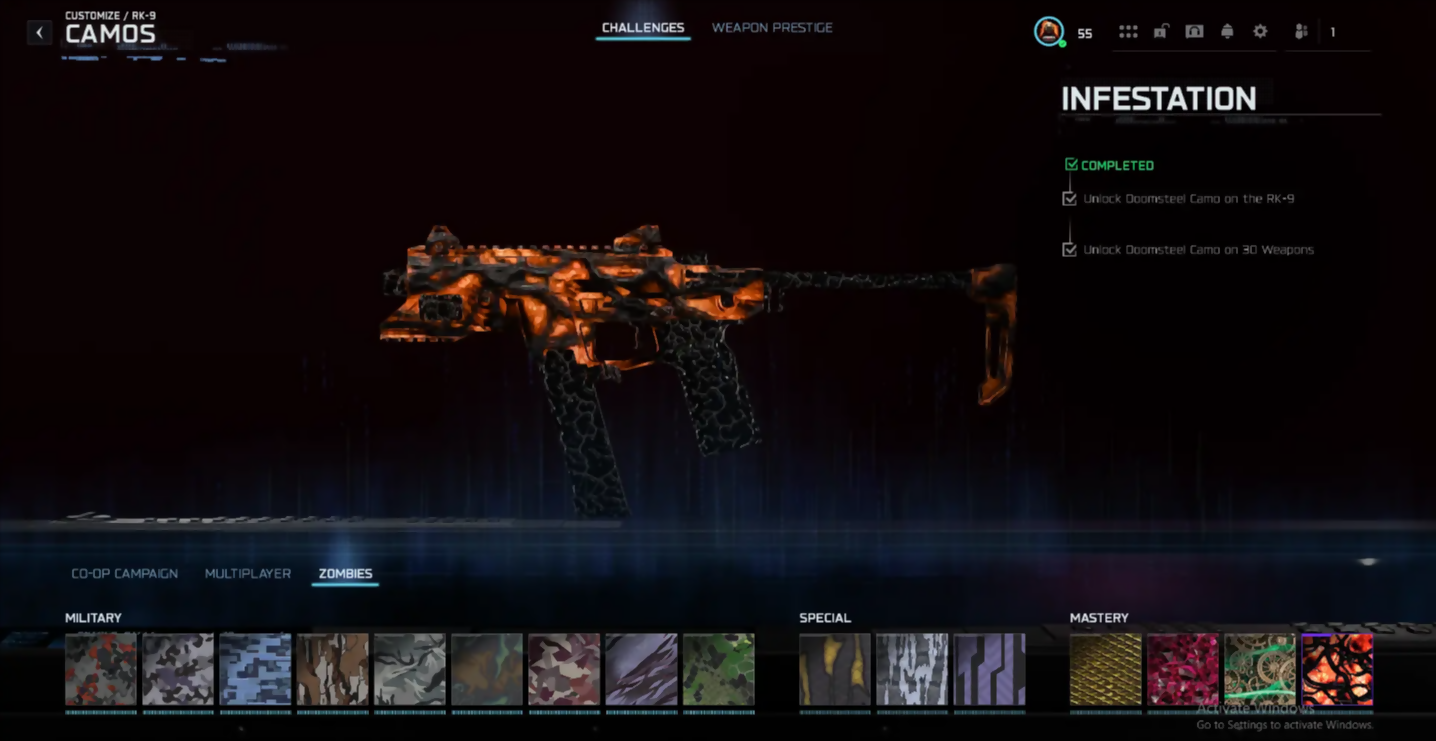Select the purple striped special camo
This screenshot has width=1436, height=741.
pyautogui.click(x=989, y=669)
